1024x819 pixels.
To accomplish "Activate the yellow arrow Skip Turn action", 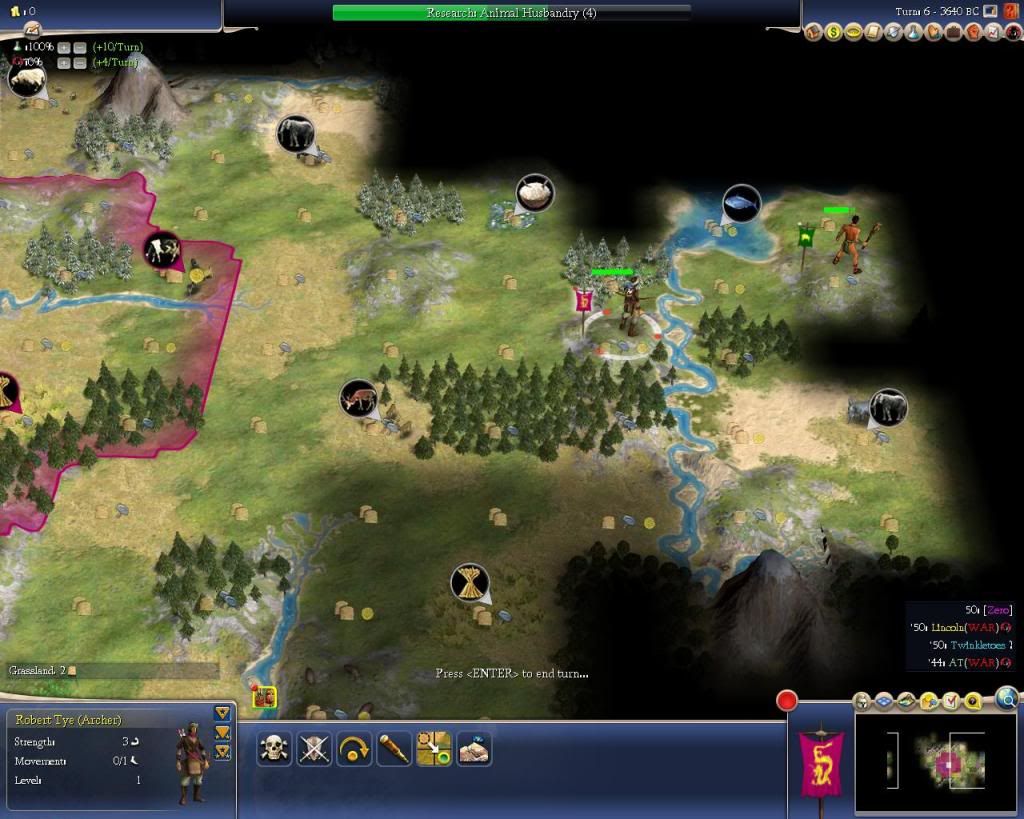I will click(354, 748).
